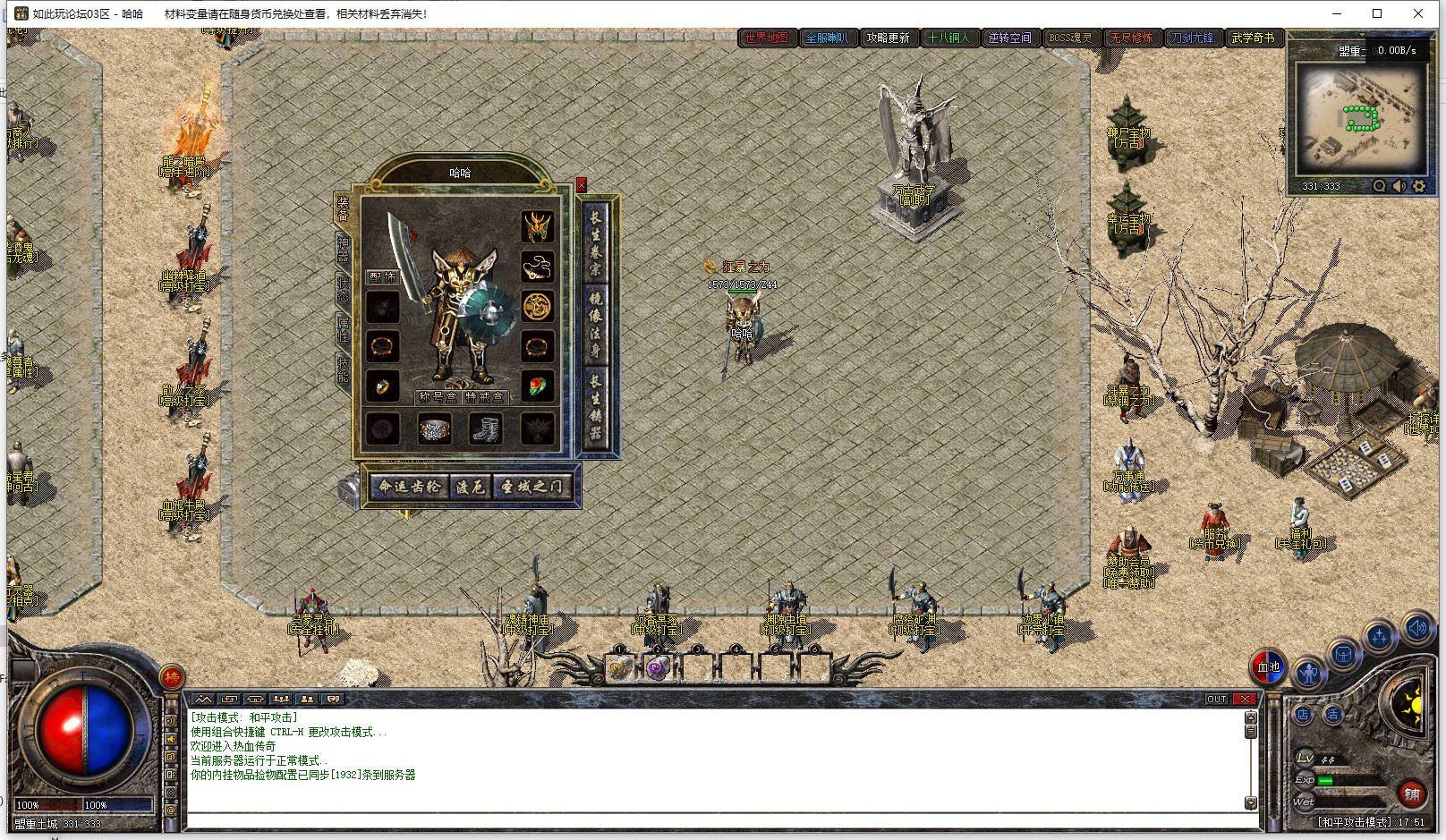The image size is (1446, 840).
Task: Select the equipped helmet slot
Action: (537, 227)
